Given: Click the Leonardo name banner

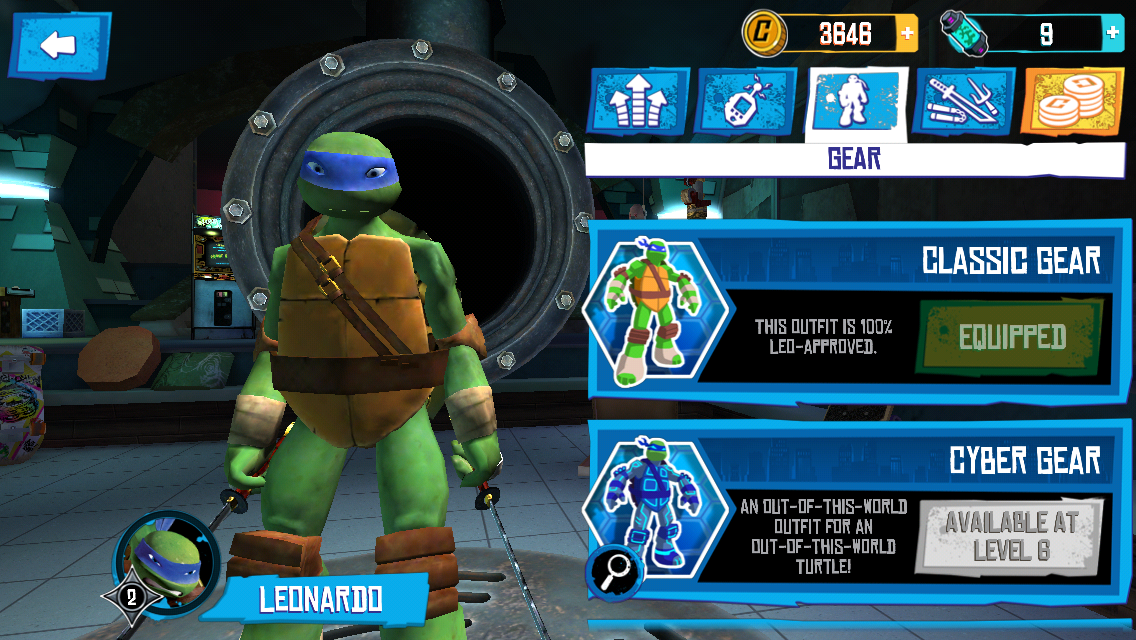Looking at the screenshot, I should coord(320,599).
